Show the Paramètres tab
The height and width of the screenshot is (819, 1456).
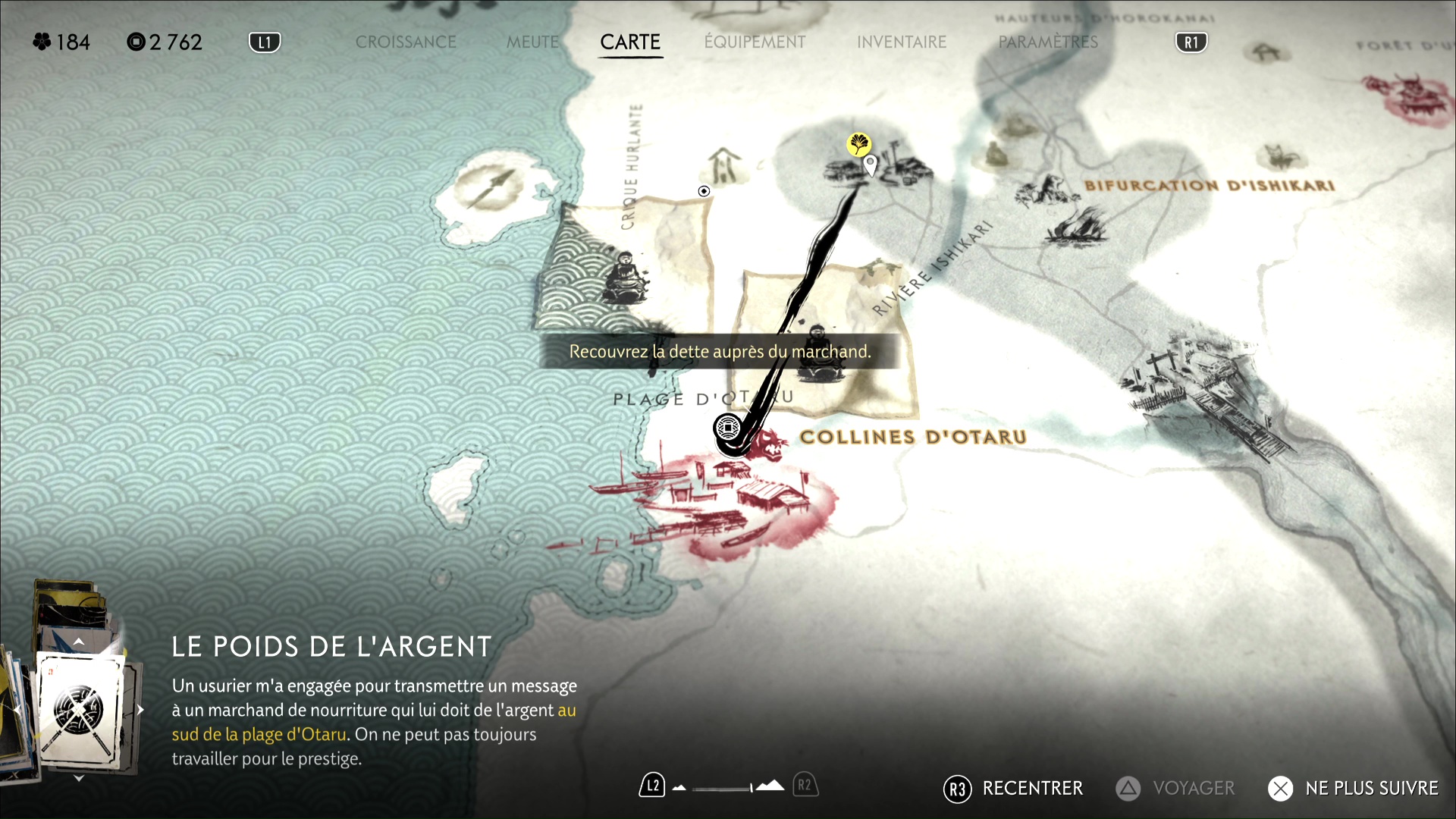pos(1048,42)
